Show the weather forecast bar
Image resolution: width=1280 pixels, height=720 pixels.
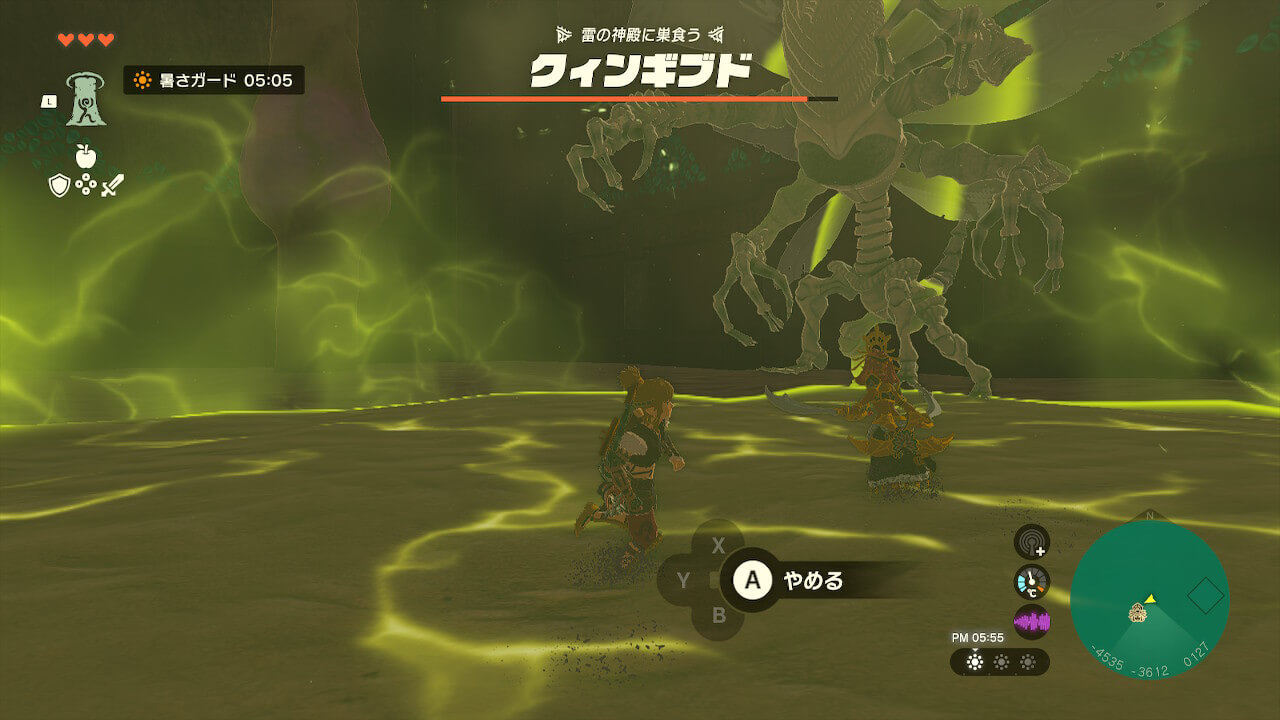coord(999,662)
